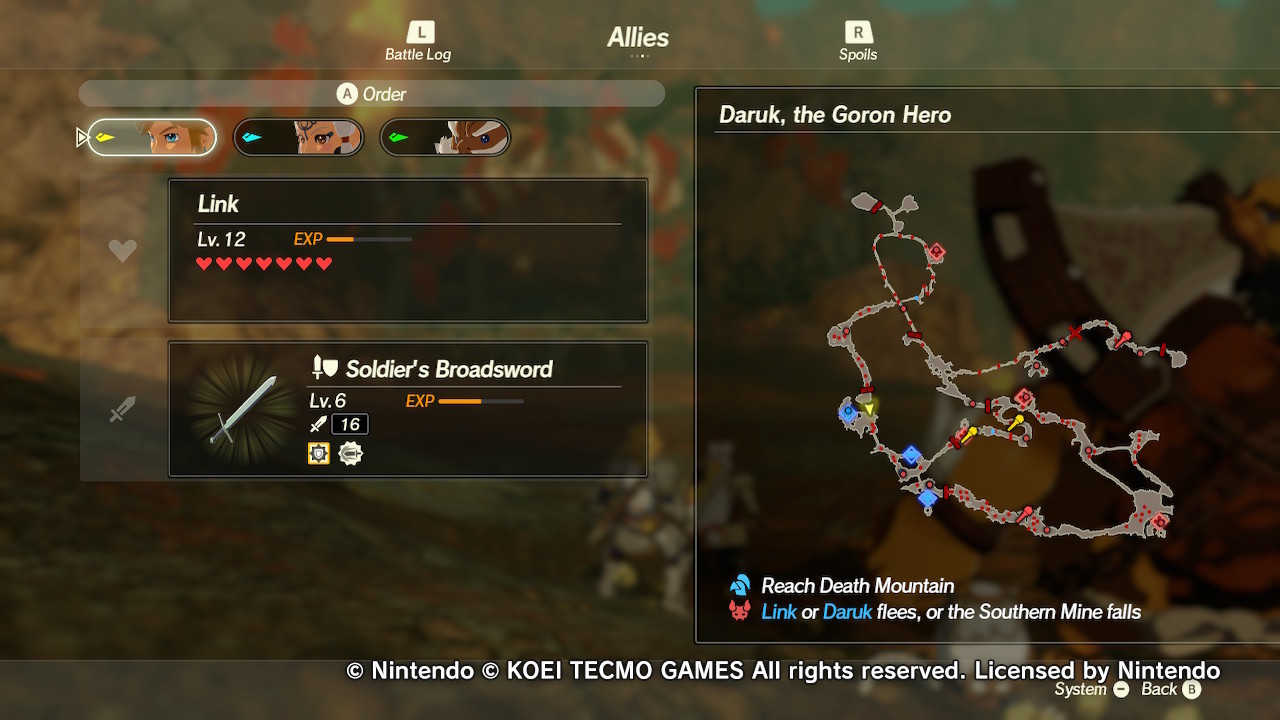The width and height of the screenshot is (1280, 720).
Task: Select the highlighted shield seal on the broadsword
Action: point(318,452)
